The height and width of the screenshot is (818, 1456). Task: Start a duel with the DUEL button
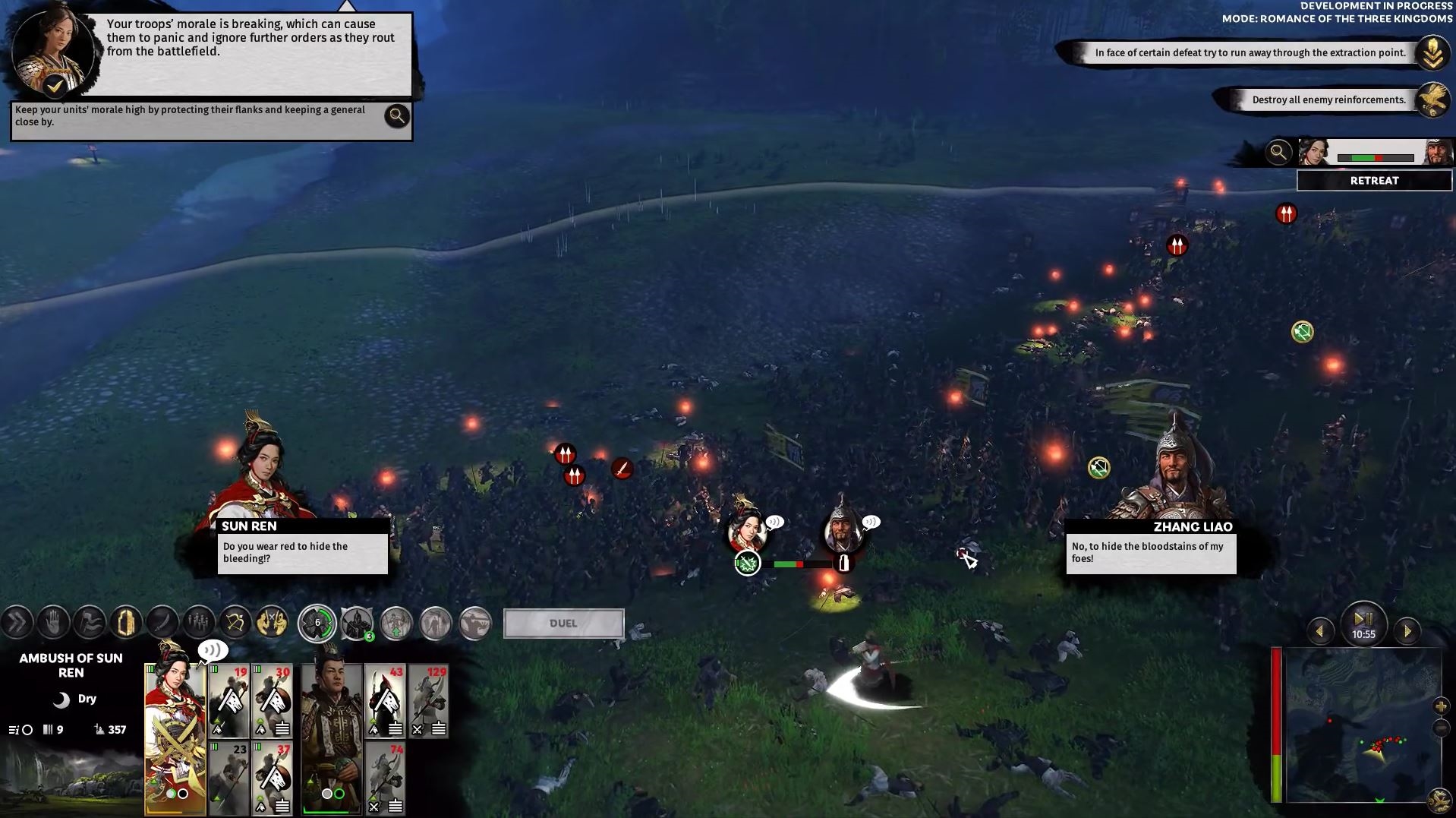(x=563, y=624)
